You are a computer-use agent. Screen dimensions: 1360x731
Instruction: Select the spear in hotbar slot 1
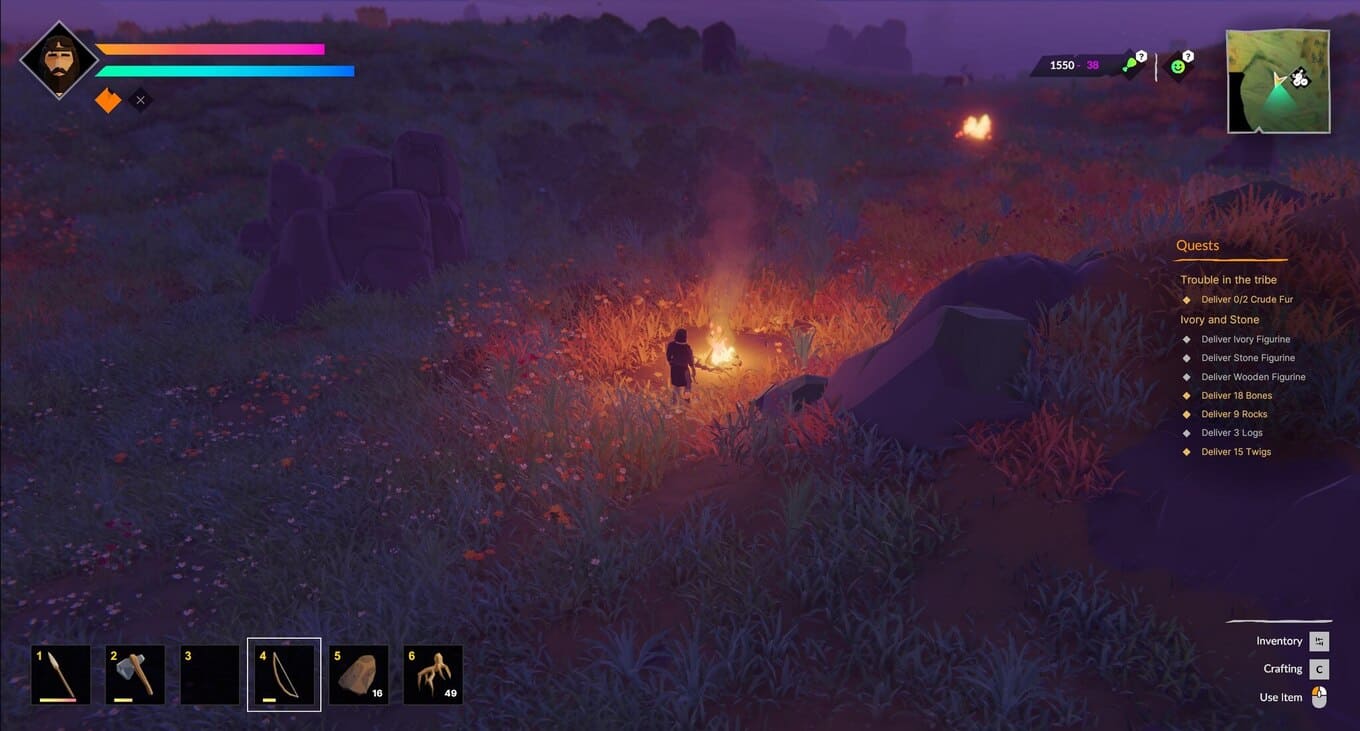click(61, 674)
